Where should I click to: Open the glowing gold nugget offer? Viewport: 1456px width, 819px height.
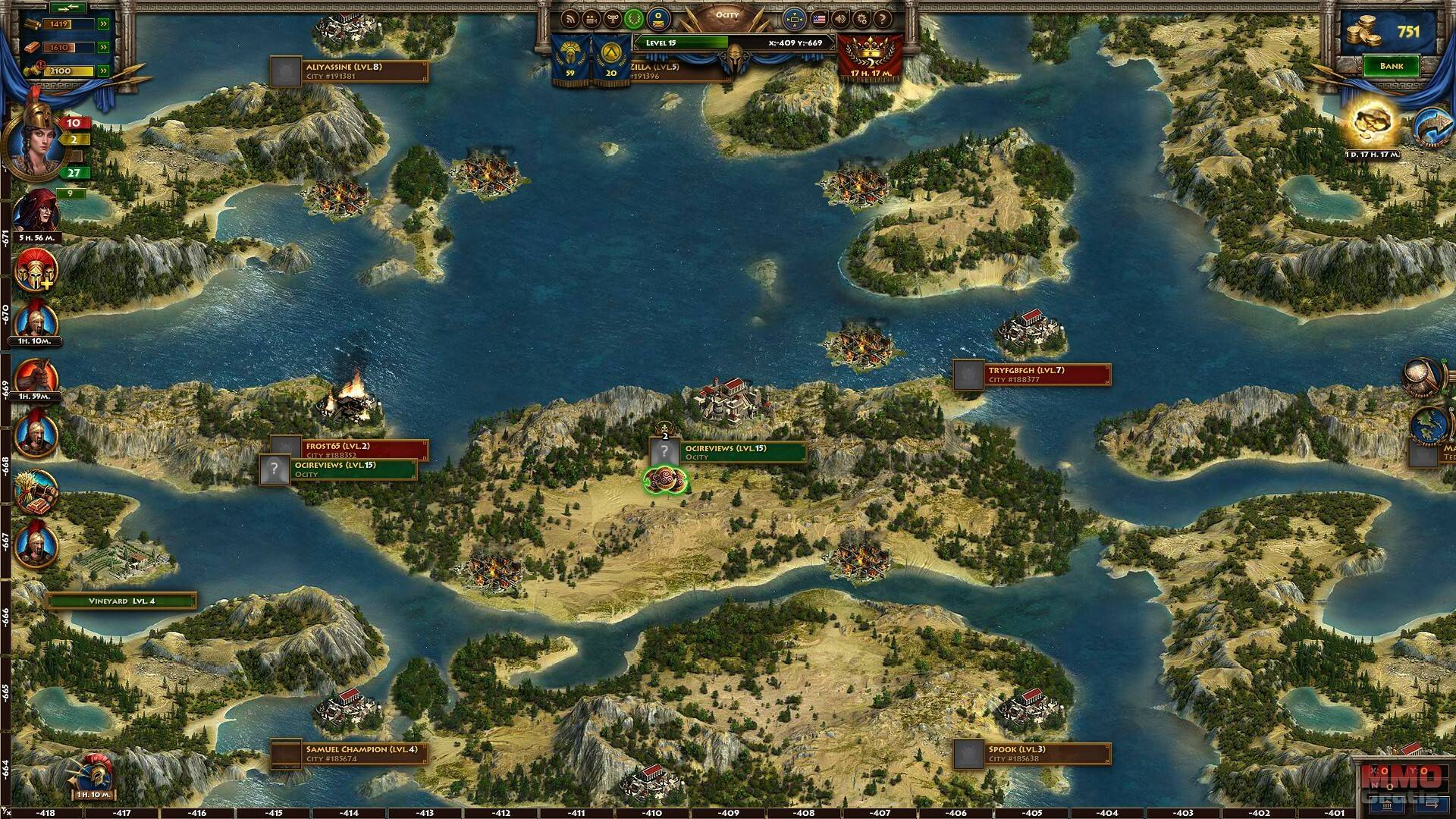[1373, 124]
